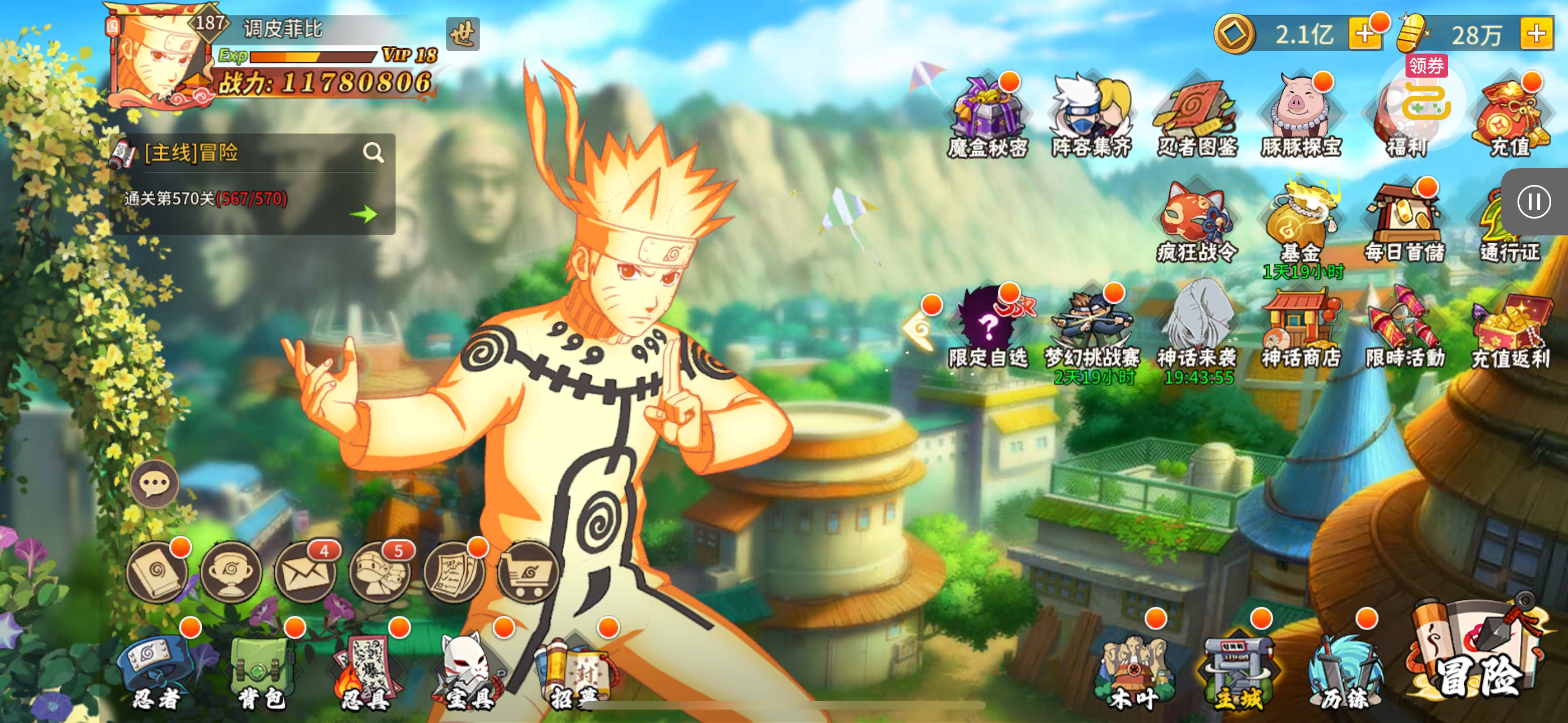Open the 限定自选 event
The image size is (1568, 723).
tap(988, 328)
